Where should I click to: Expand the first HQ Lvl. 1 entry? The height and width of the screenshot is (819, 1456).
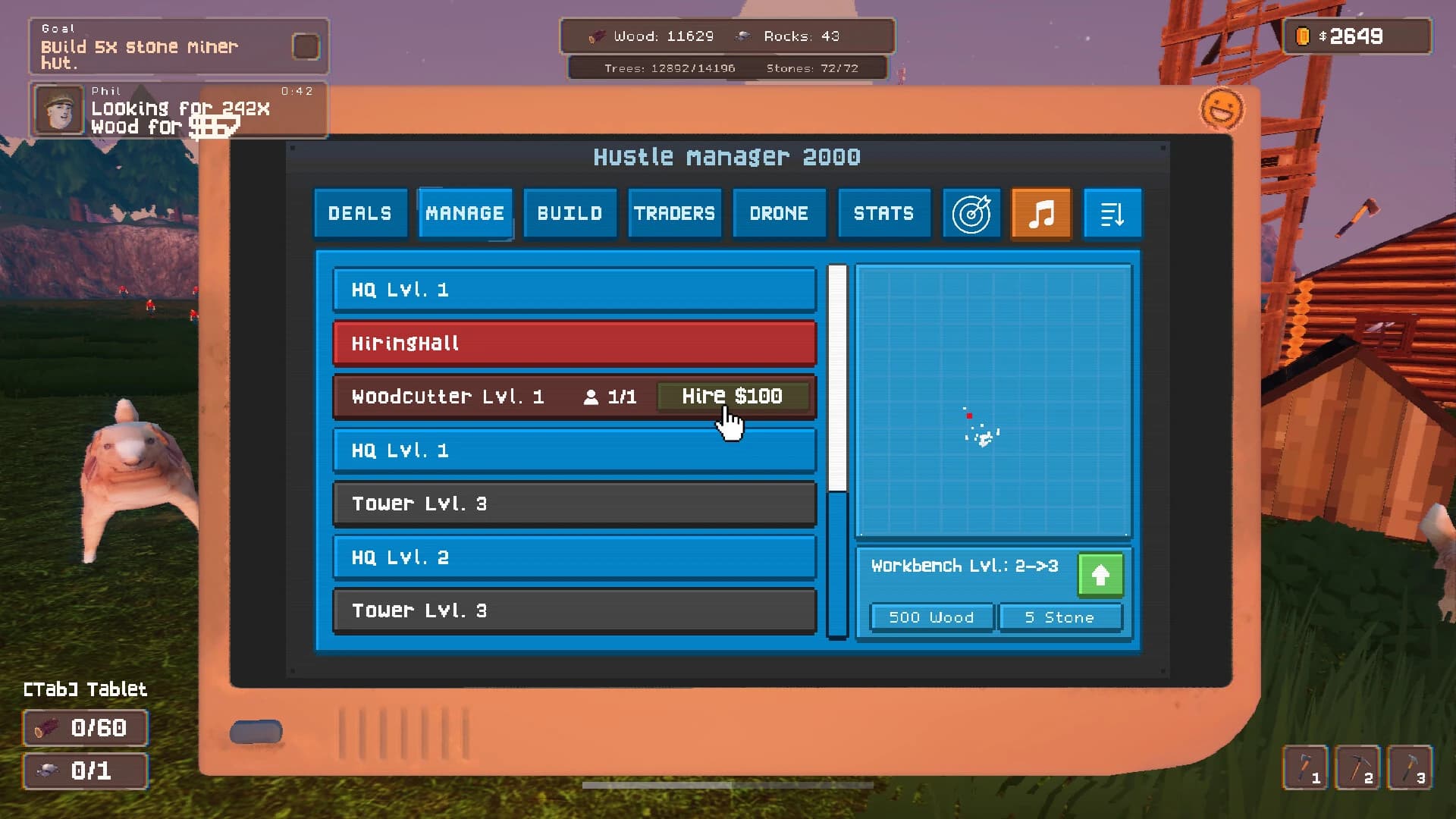click(x=574, y=290)
